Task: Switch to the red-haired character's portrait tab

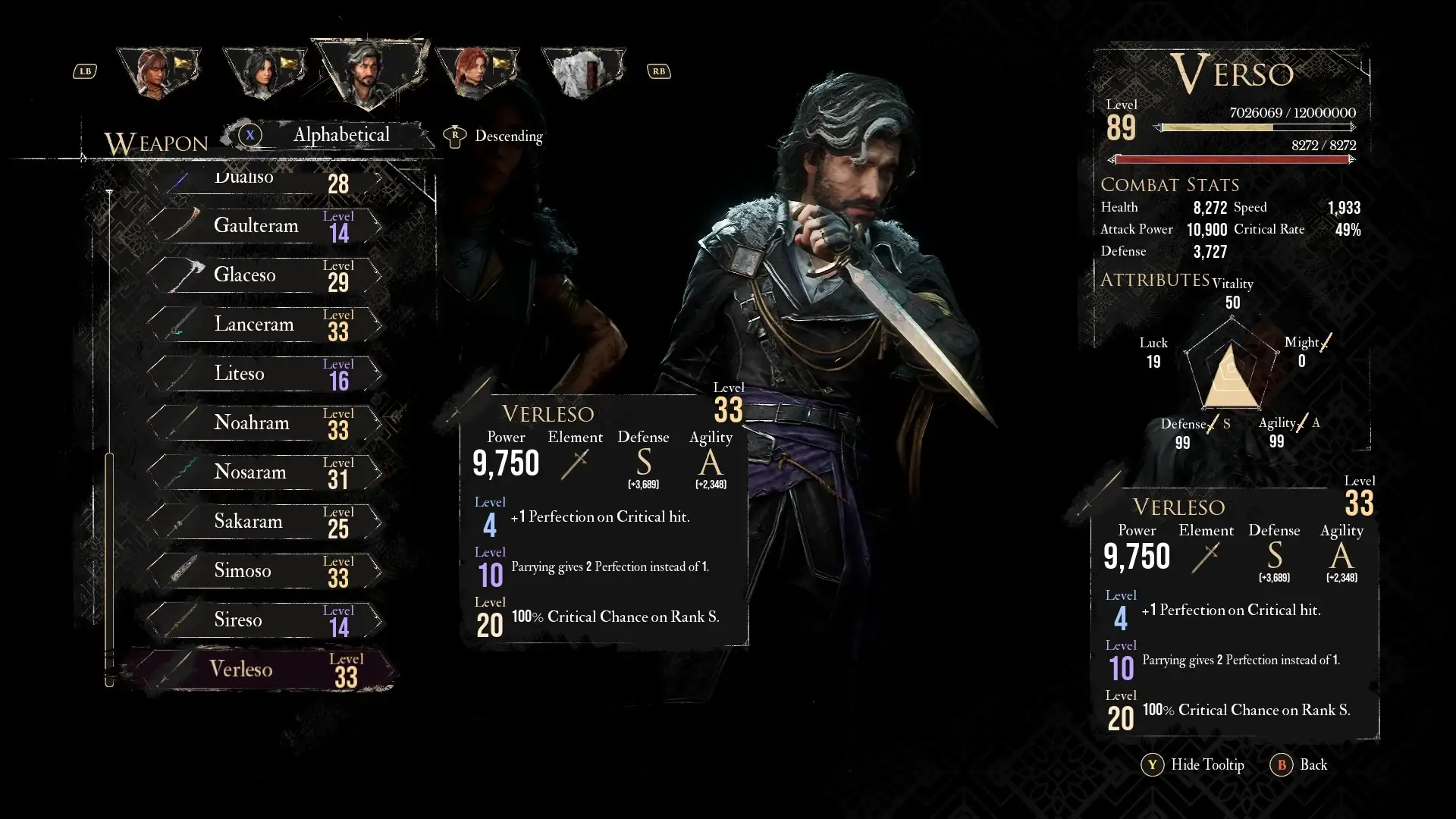Action: click(x=476, y=73)
